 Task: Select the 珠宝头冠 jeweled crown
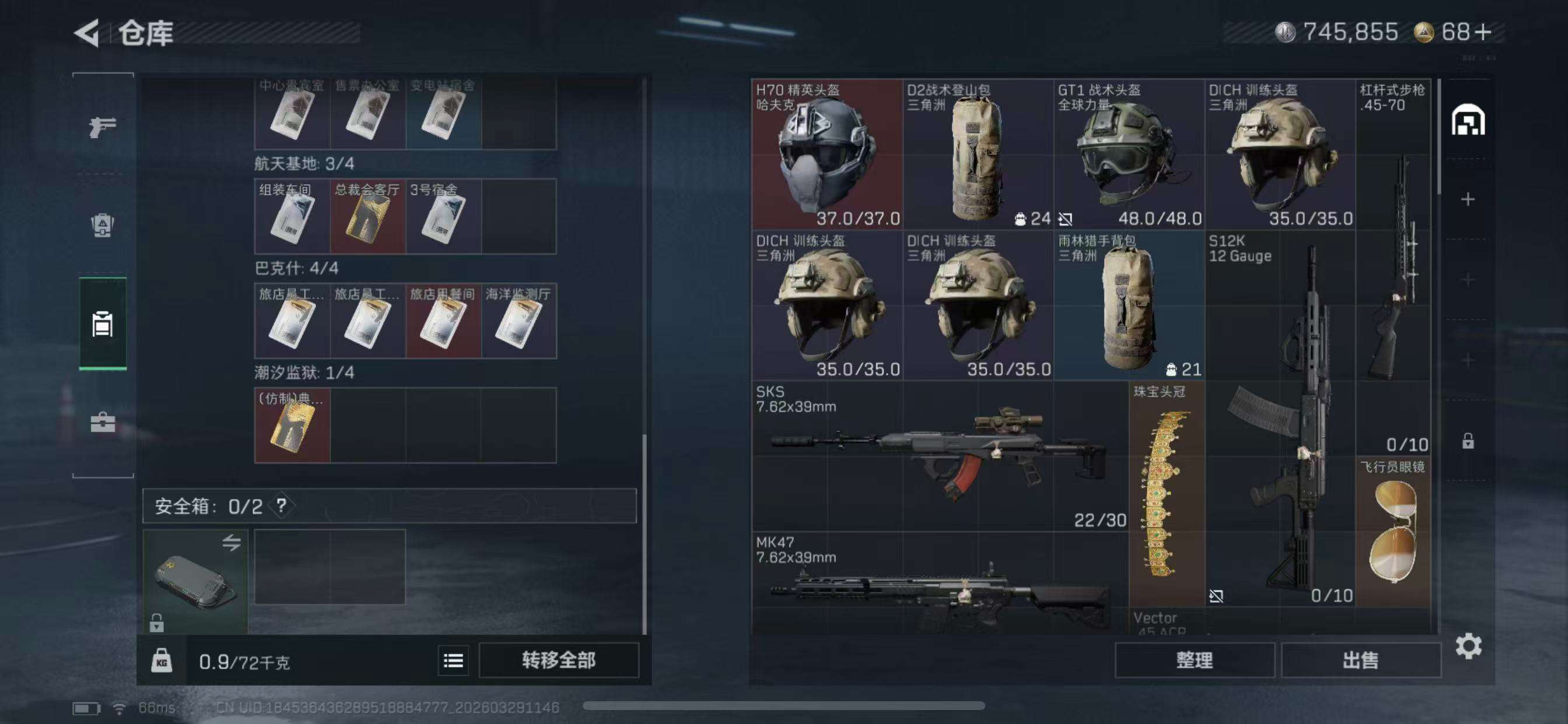pos(1166,494)
